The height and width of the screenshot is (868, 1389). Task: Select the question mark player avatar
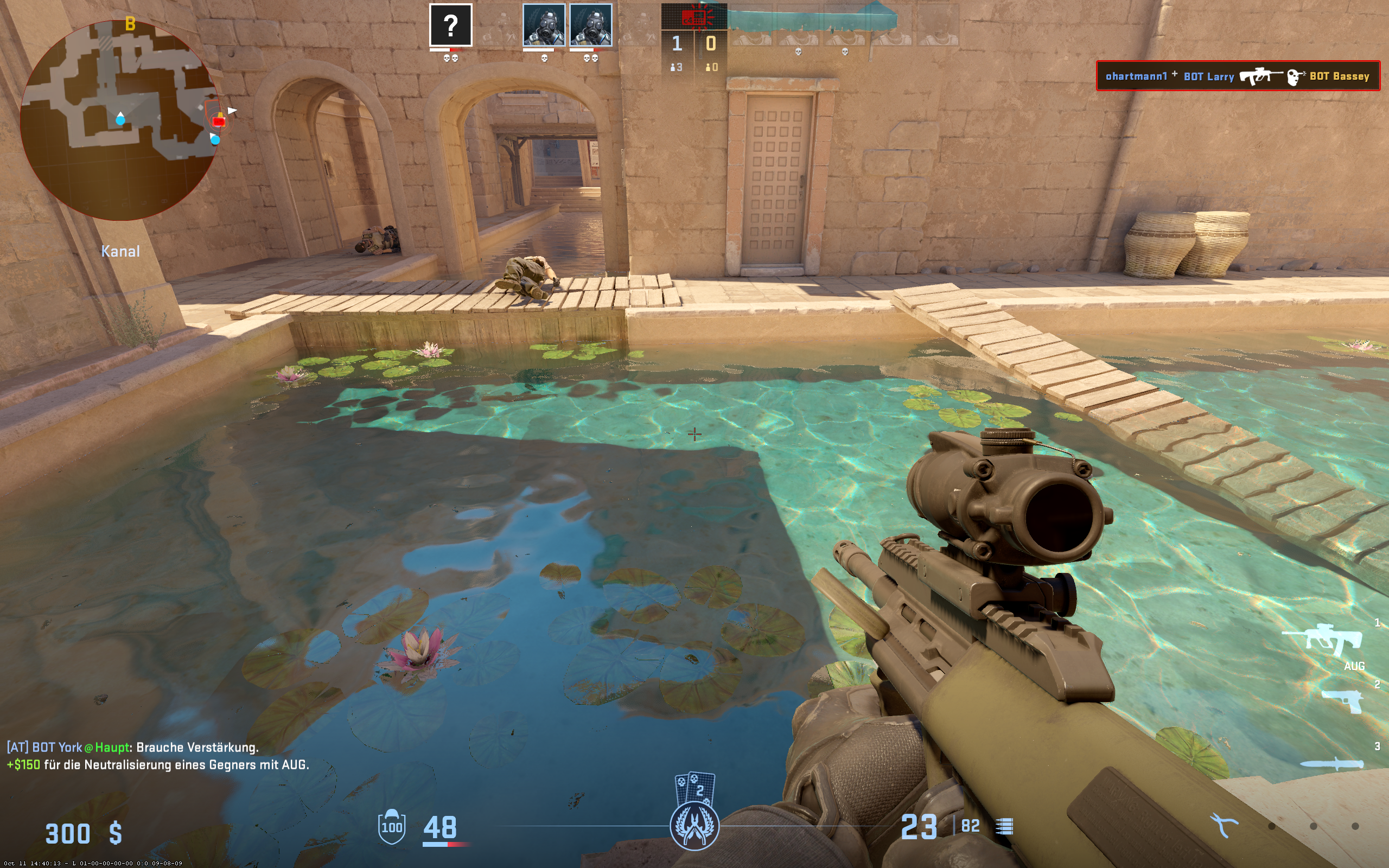click(x=450, y=25)
